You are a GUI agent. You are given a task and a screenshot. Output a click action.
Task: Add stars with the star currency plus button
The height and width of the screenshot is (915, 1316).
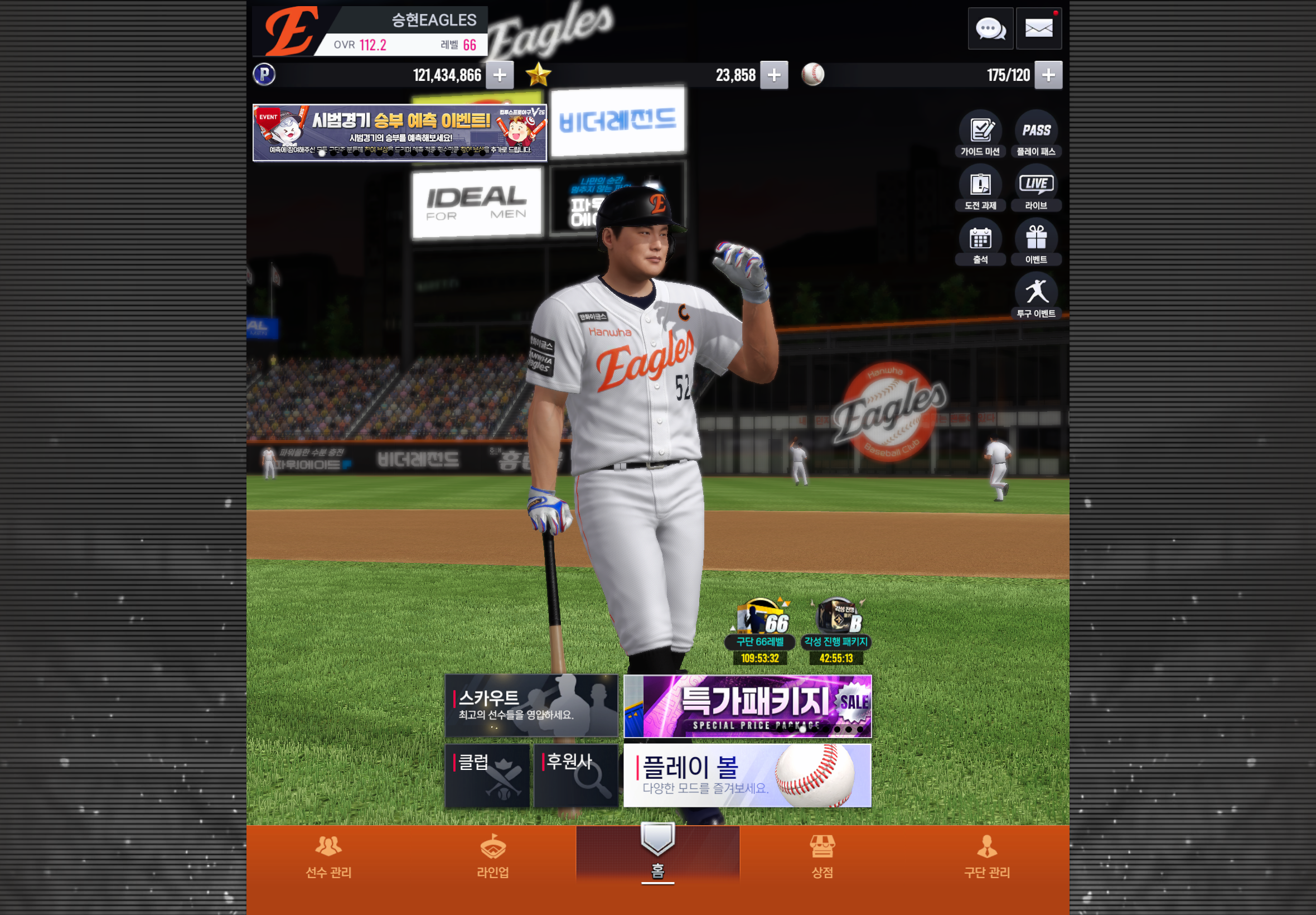773,75
